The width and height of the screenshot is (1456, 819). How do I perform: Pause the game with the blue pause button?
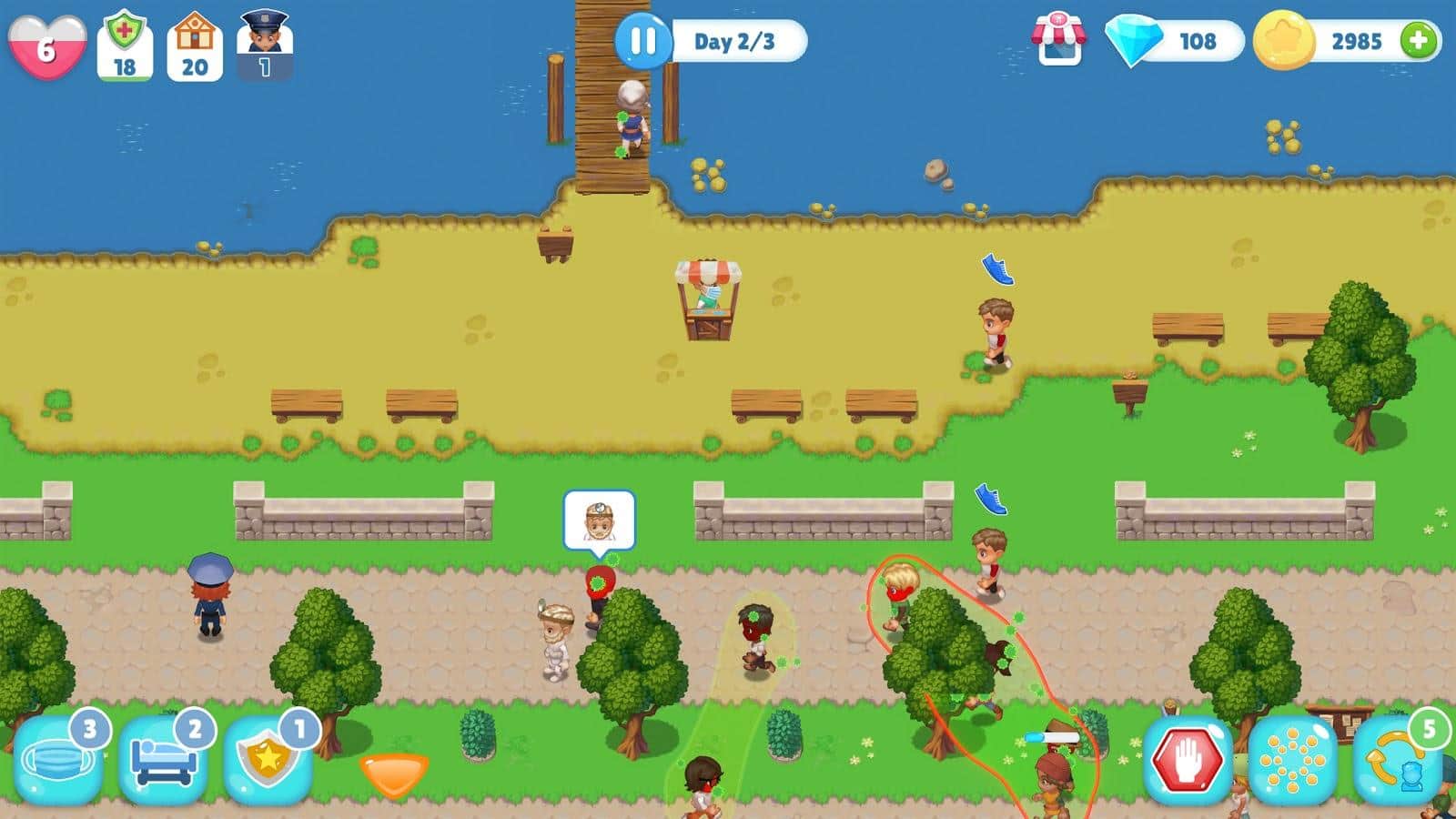642,41
